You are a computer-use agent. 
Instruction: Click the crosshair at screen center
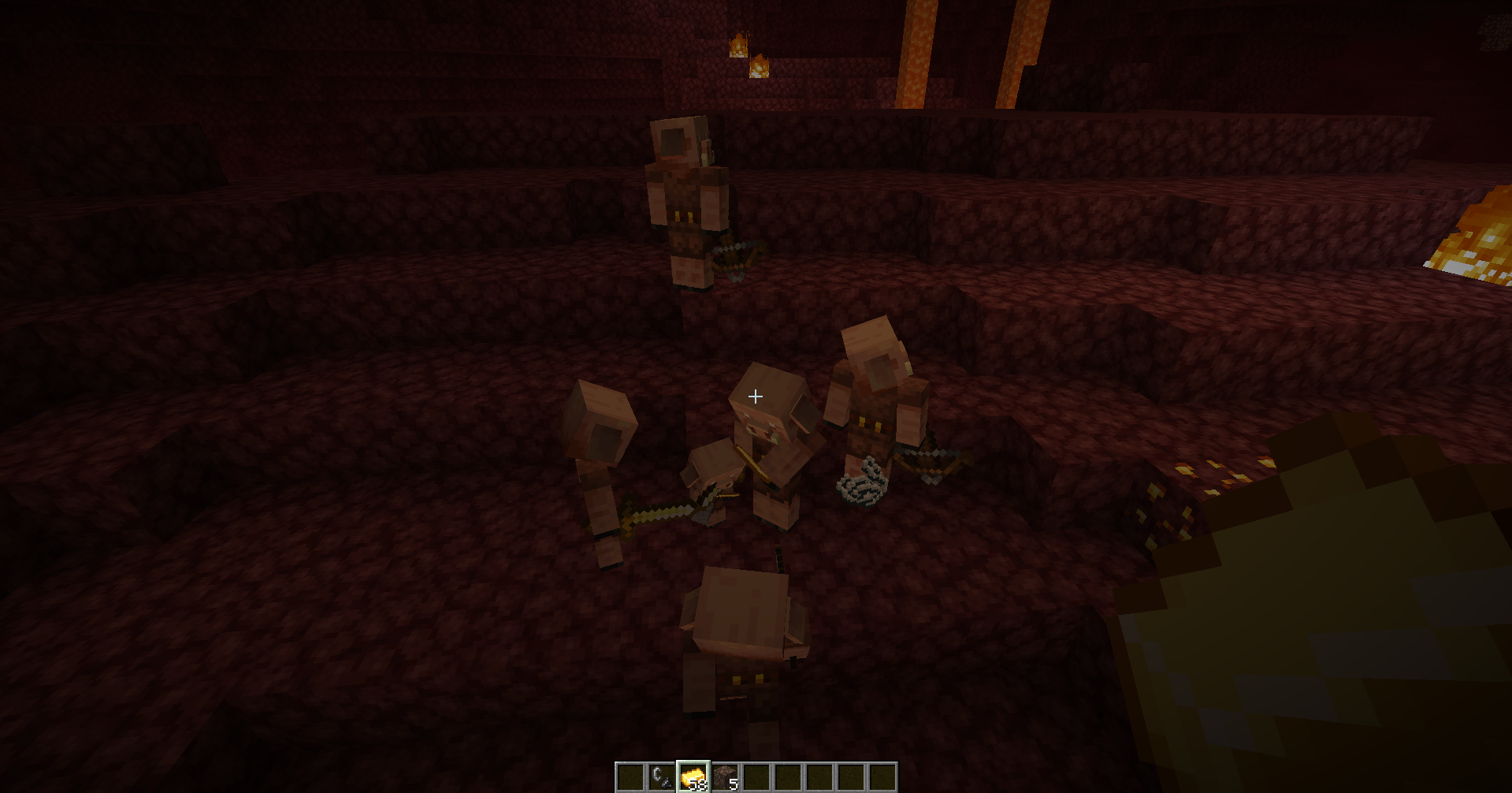pos(755,396)
